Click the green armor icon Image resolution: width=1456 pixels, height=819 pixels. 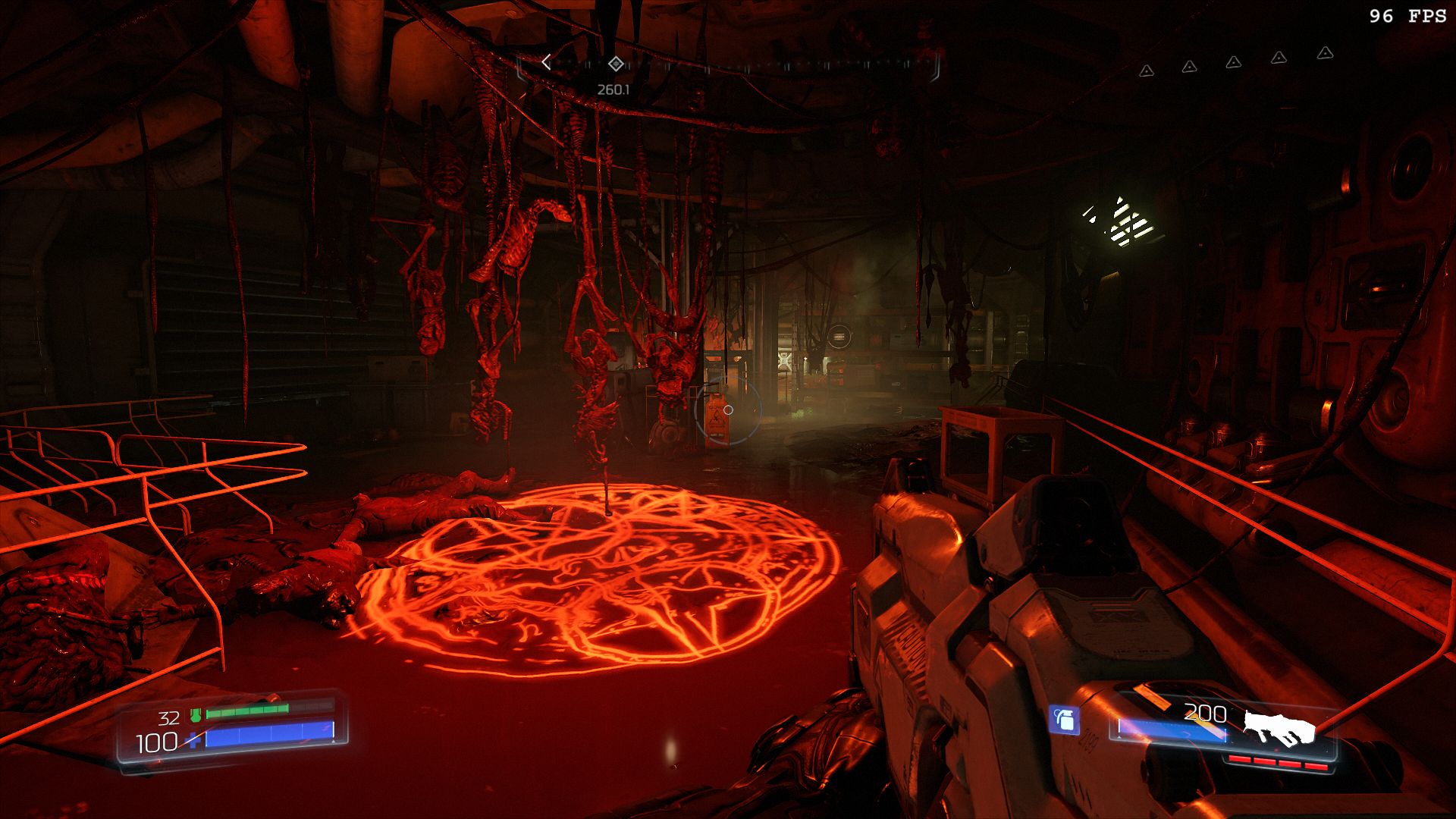click(196, 714)
